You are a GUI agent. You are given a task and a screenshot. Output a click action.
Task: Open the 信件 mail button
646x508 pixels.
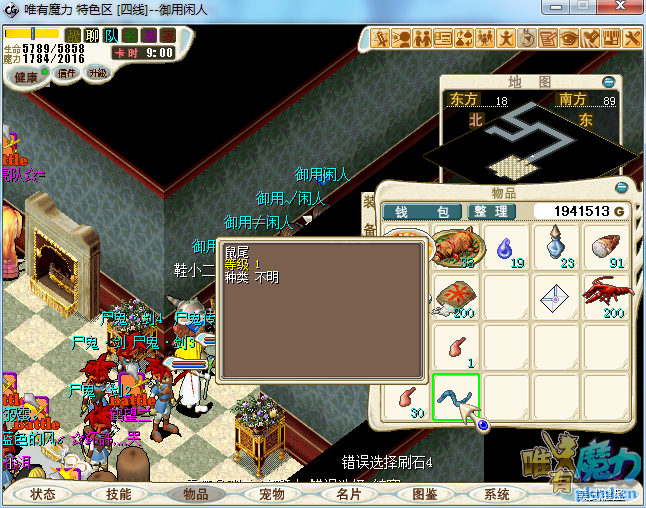[68, 74]
